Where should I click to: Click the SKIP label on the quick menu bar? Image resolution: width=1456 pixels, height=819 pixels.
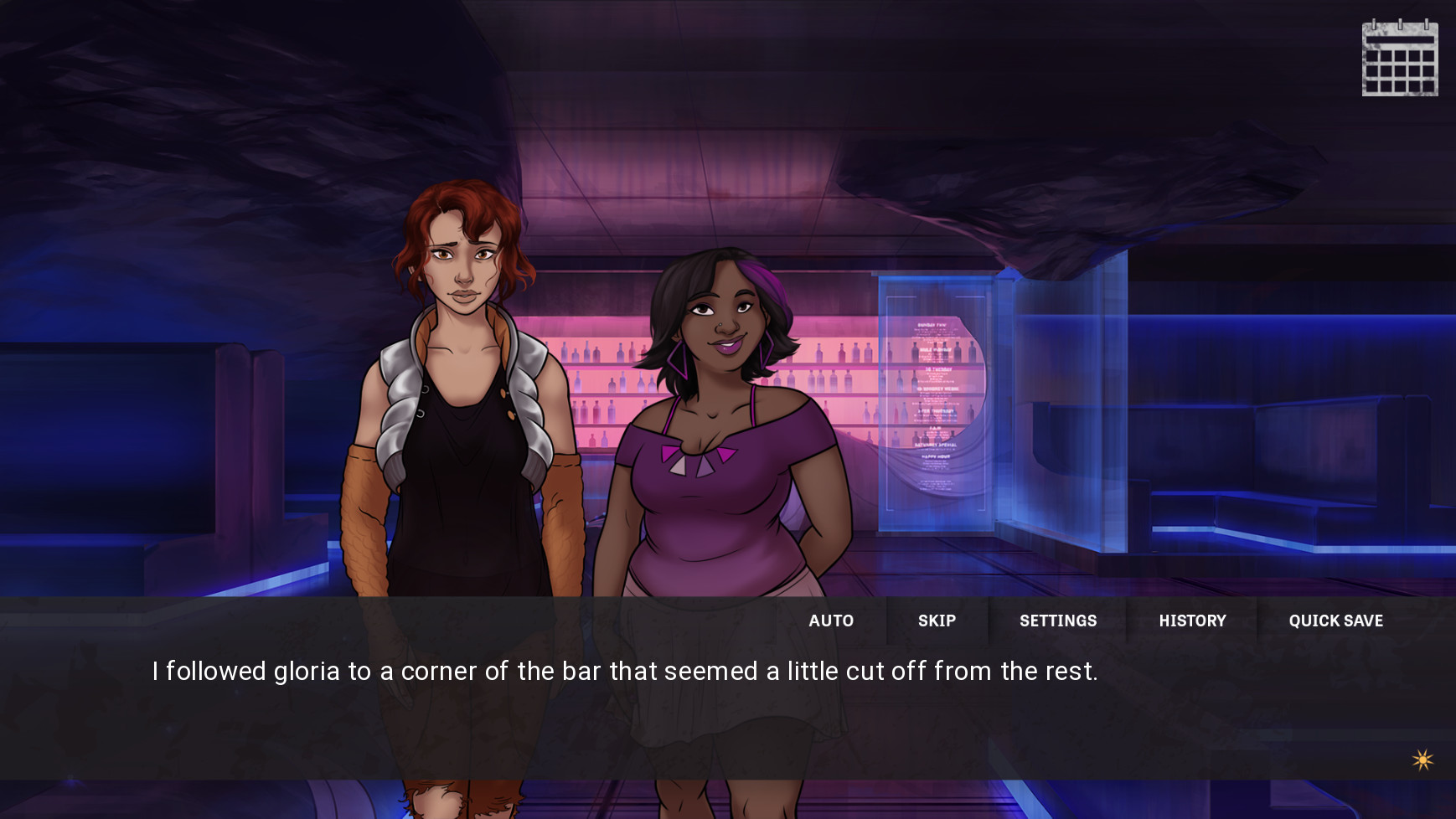click(937, 621)
